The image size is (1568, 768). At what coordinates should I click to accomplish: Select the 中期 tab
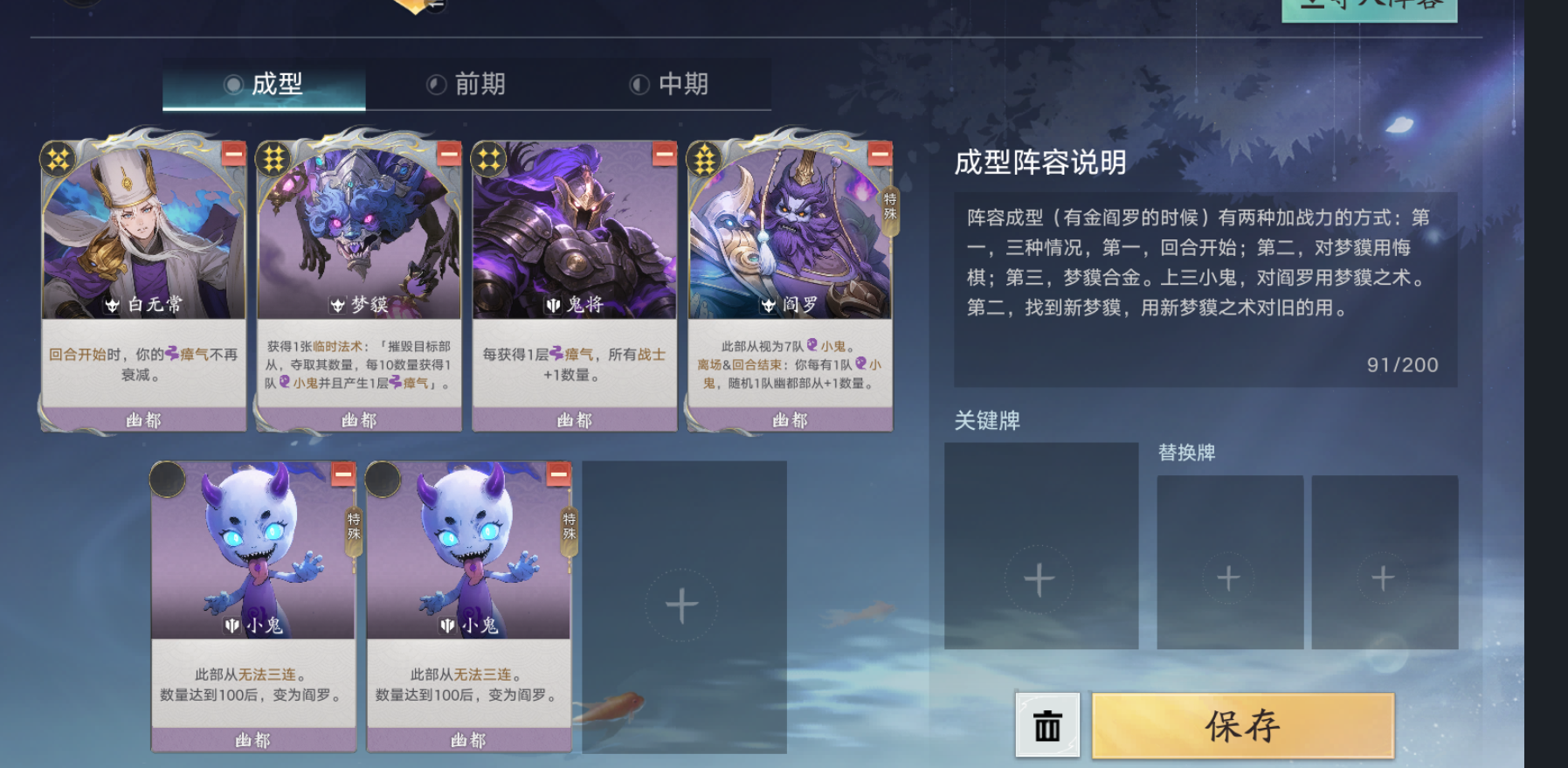click(x=670, y=85)
